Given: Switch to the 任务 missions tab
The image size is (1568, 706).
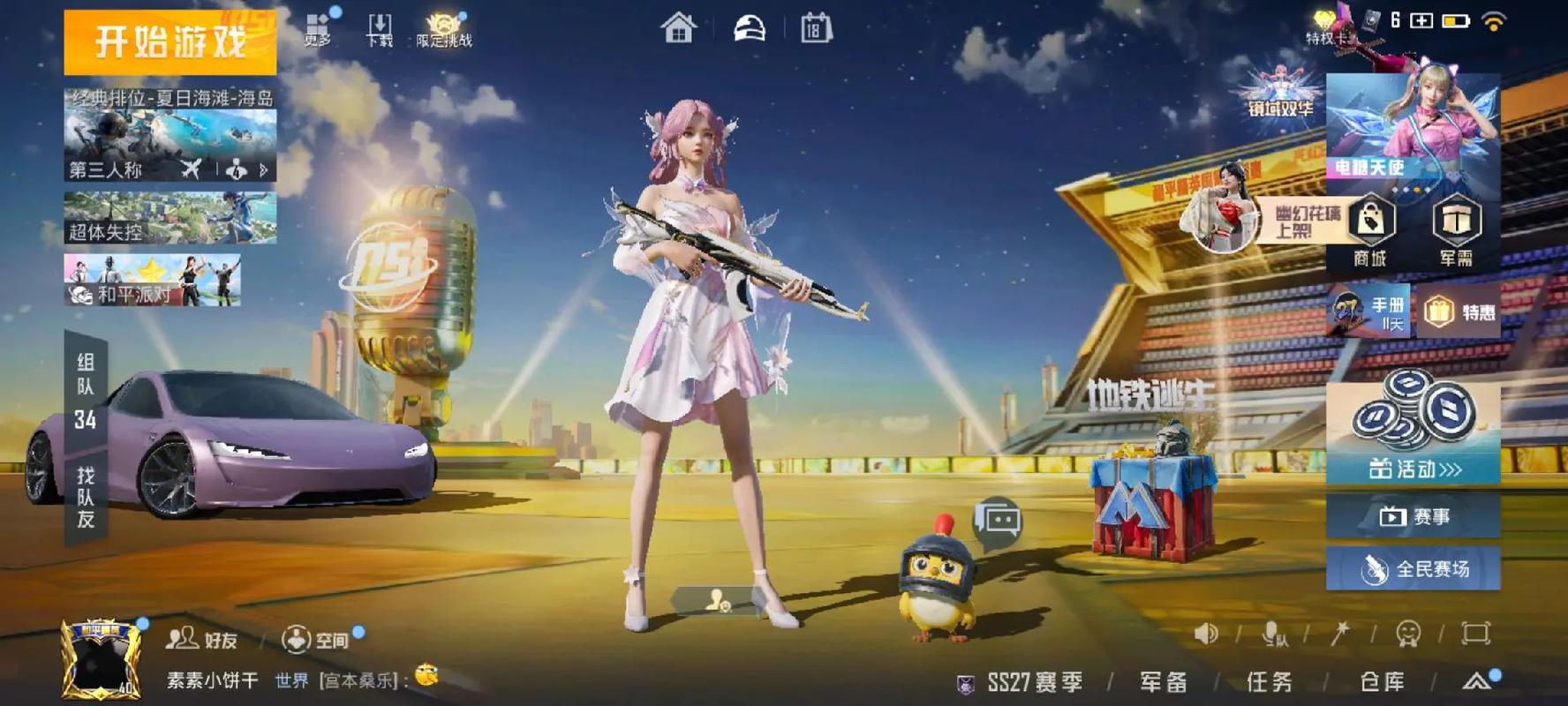Looking at the screenshot, I should 1268,680.
